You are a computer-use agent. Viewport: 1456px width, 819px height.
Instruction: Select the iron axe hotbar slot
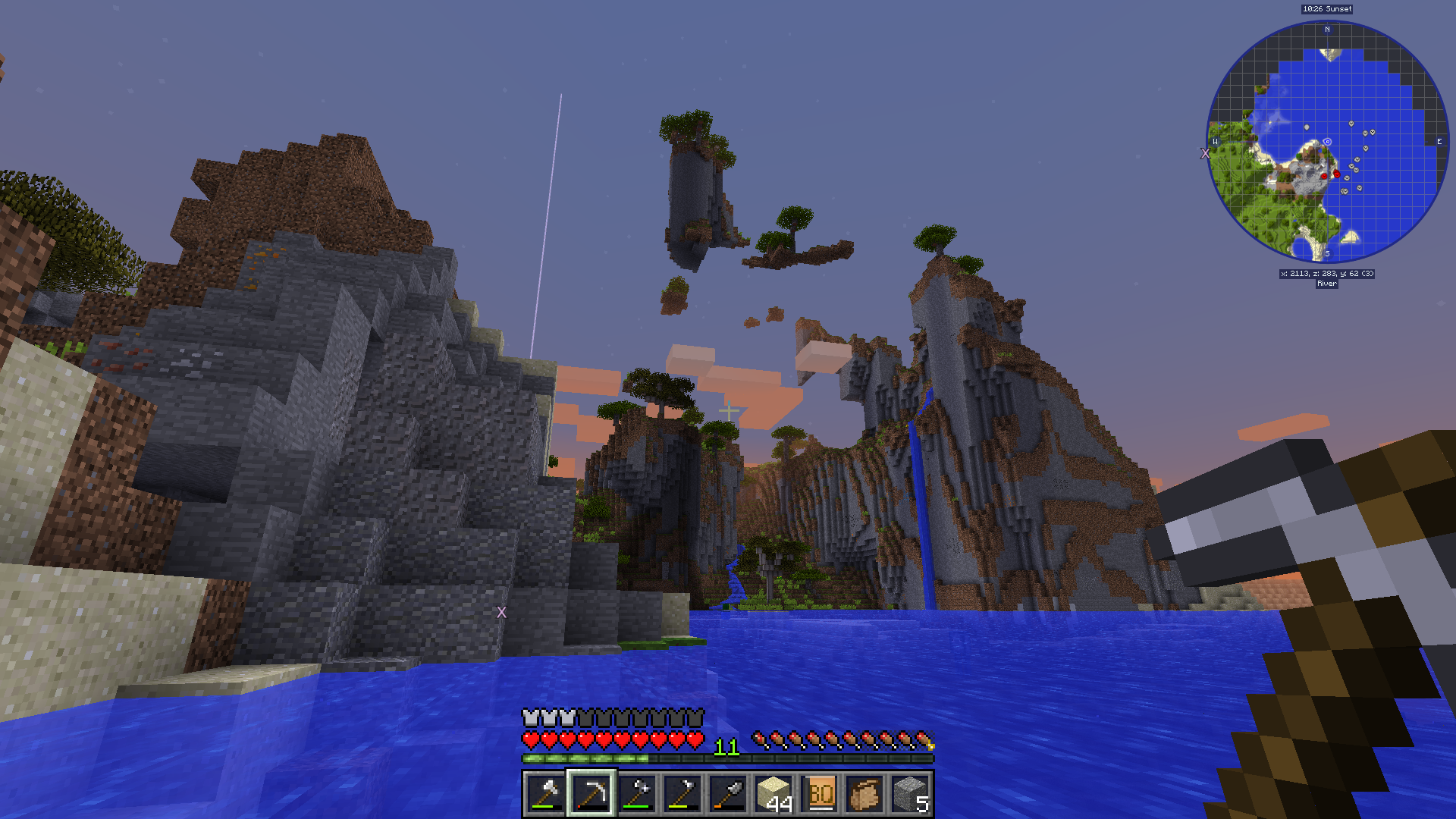pos(545,793)
